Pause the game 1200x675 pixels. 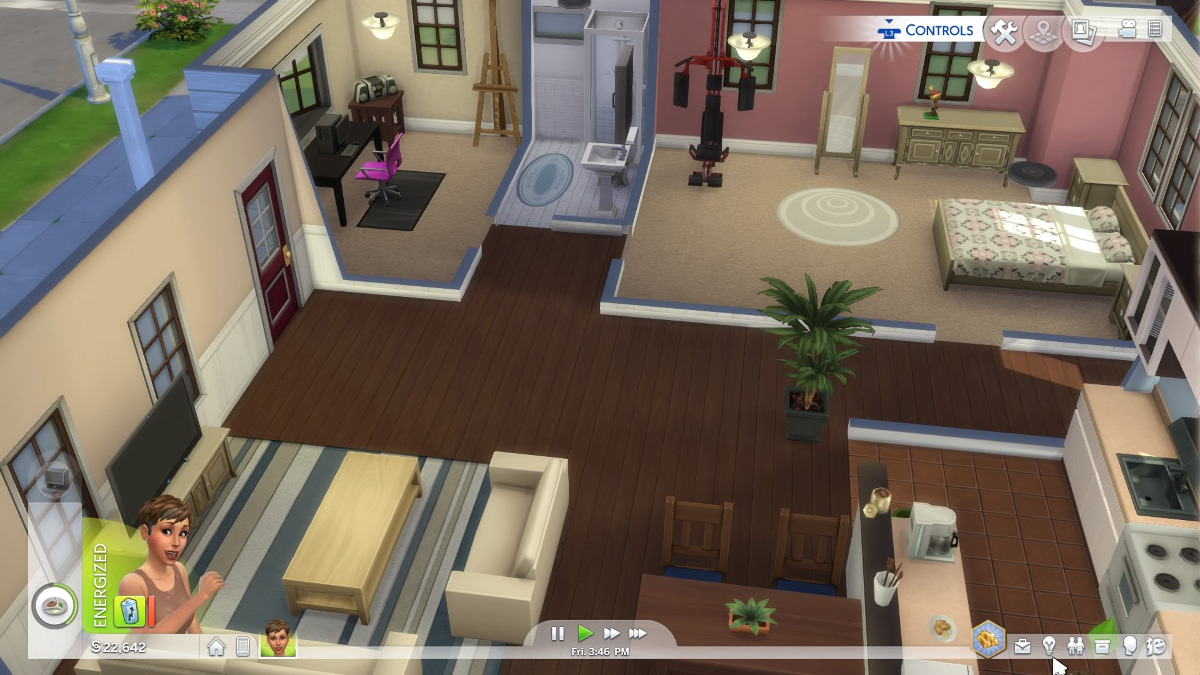click(558, 633)
